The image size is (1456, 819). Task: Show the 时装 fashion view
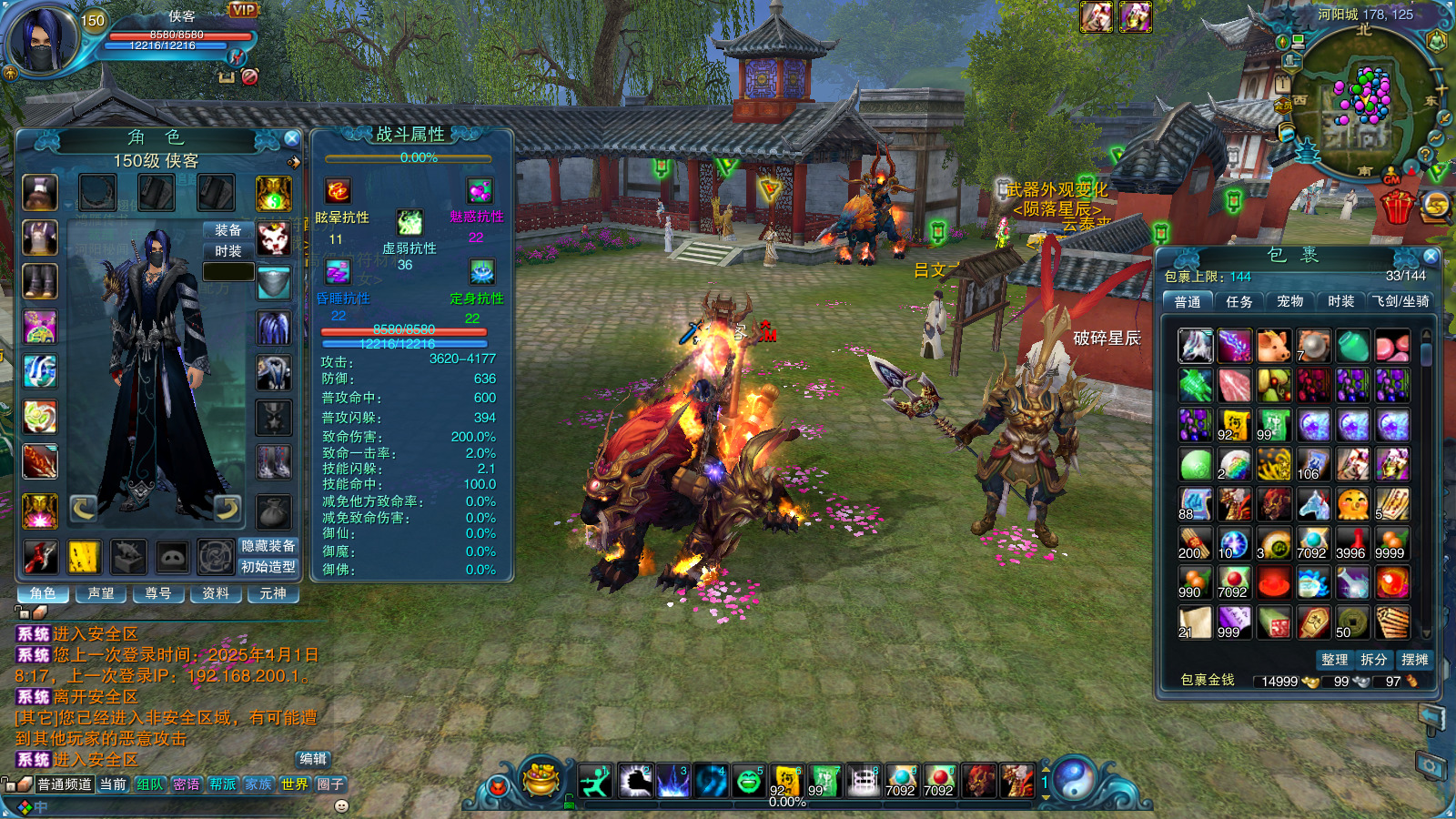228,251
